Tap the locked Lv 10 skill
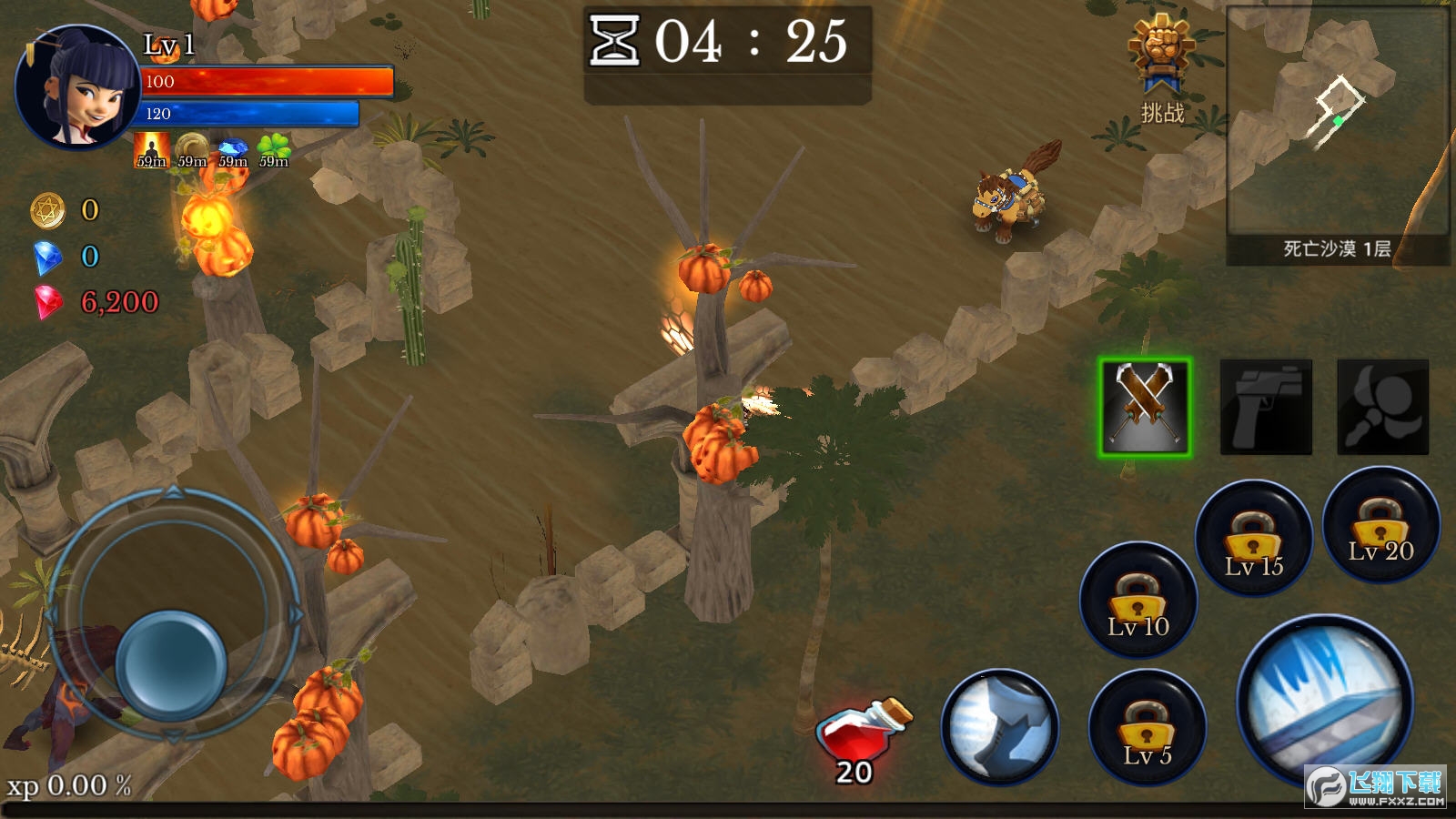Screen dimensions: 1456x819 click(1137, 600)
